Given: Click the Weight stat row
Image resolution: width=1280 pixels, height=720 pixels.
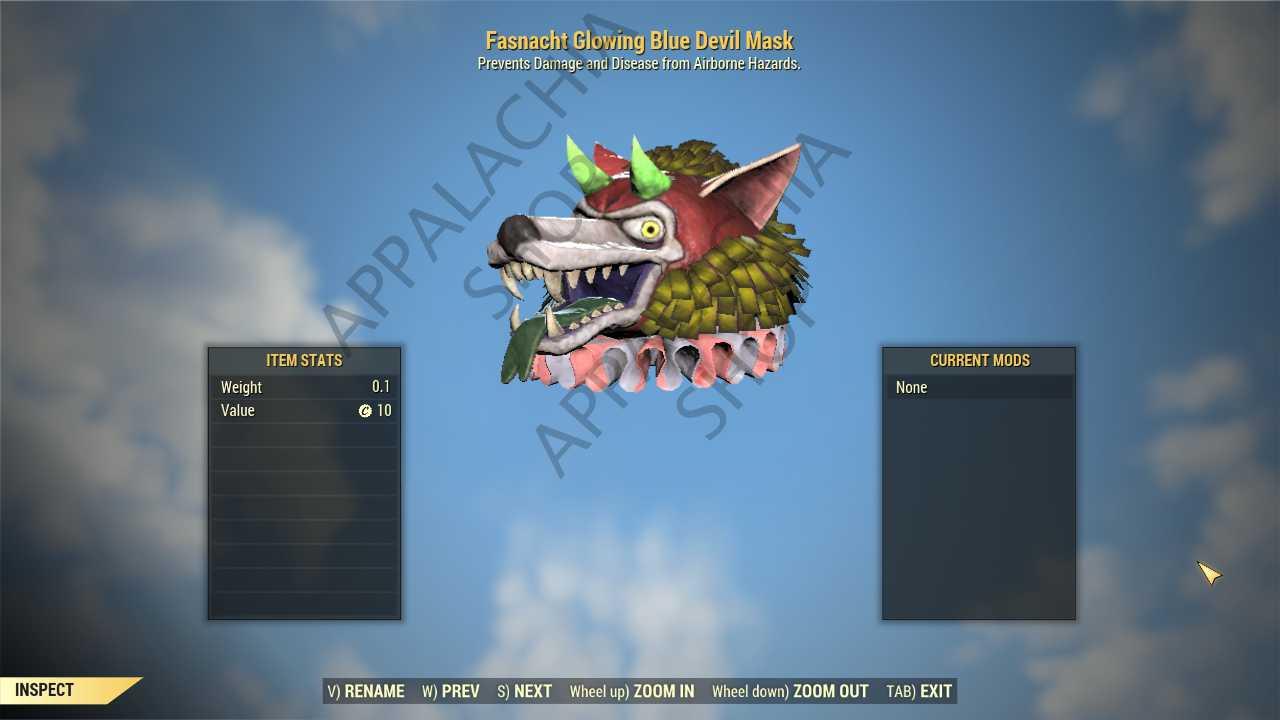Looking at the screenshot, I should click(304, 387).
